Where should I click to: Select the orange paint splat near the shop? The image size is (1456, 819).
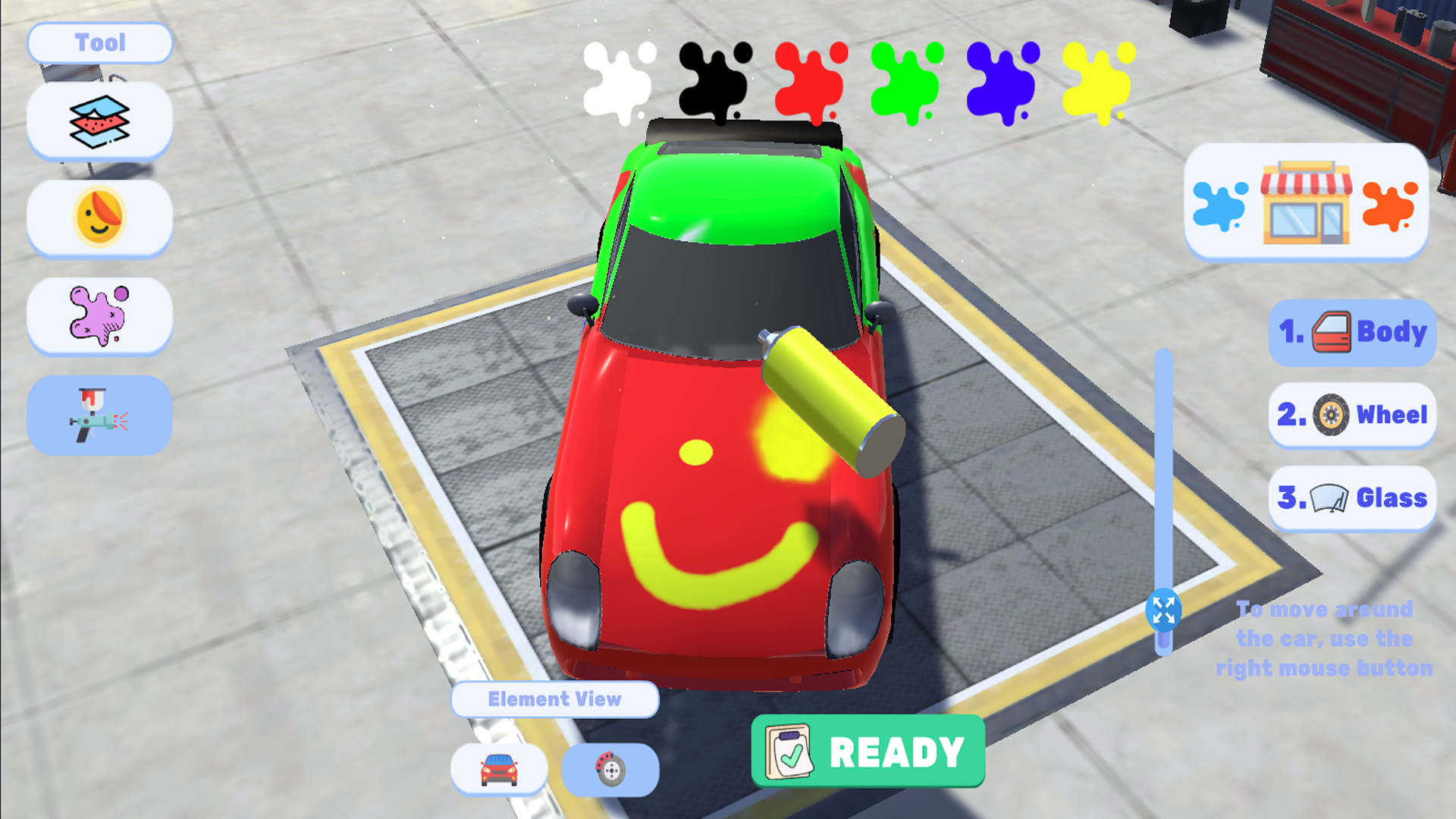click(1389, 205)
